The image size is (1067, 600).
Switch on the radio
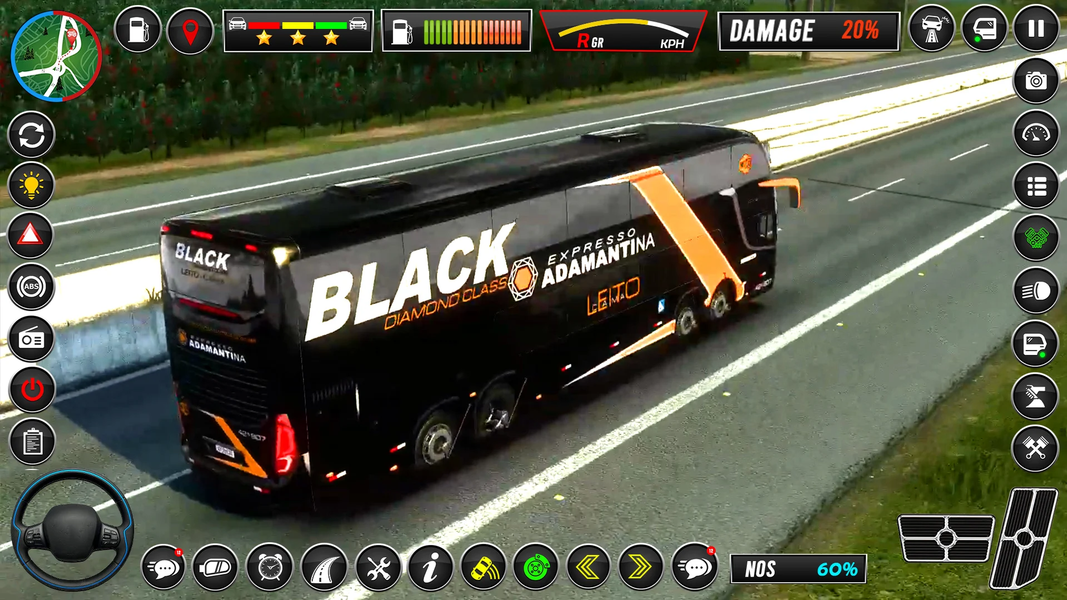tap(31, 338)
